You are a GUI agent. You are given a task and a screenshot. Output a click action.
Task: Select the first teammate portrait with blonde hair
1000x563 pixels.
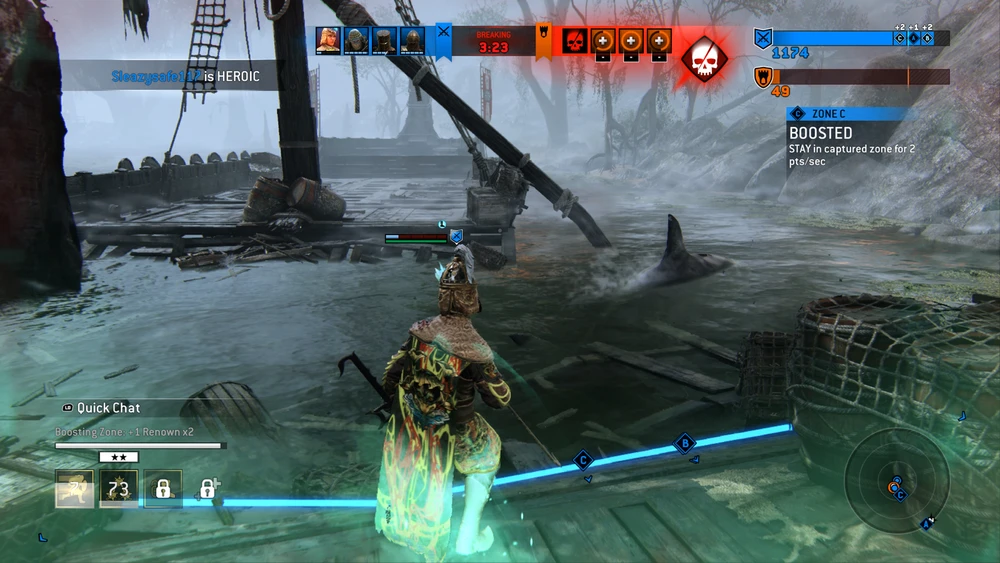(x=327, y=40)
